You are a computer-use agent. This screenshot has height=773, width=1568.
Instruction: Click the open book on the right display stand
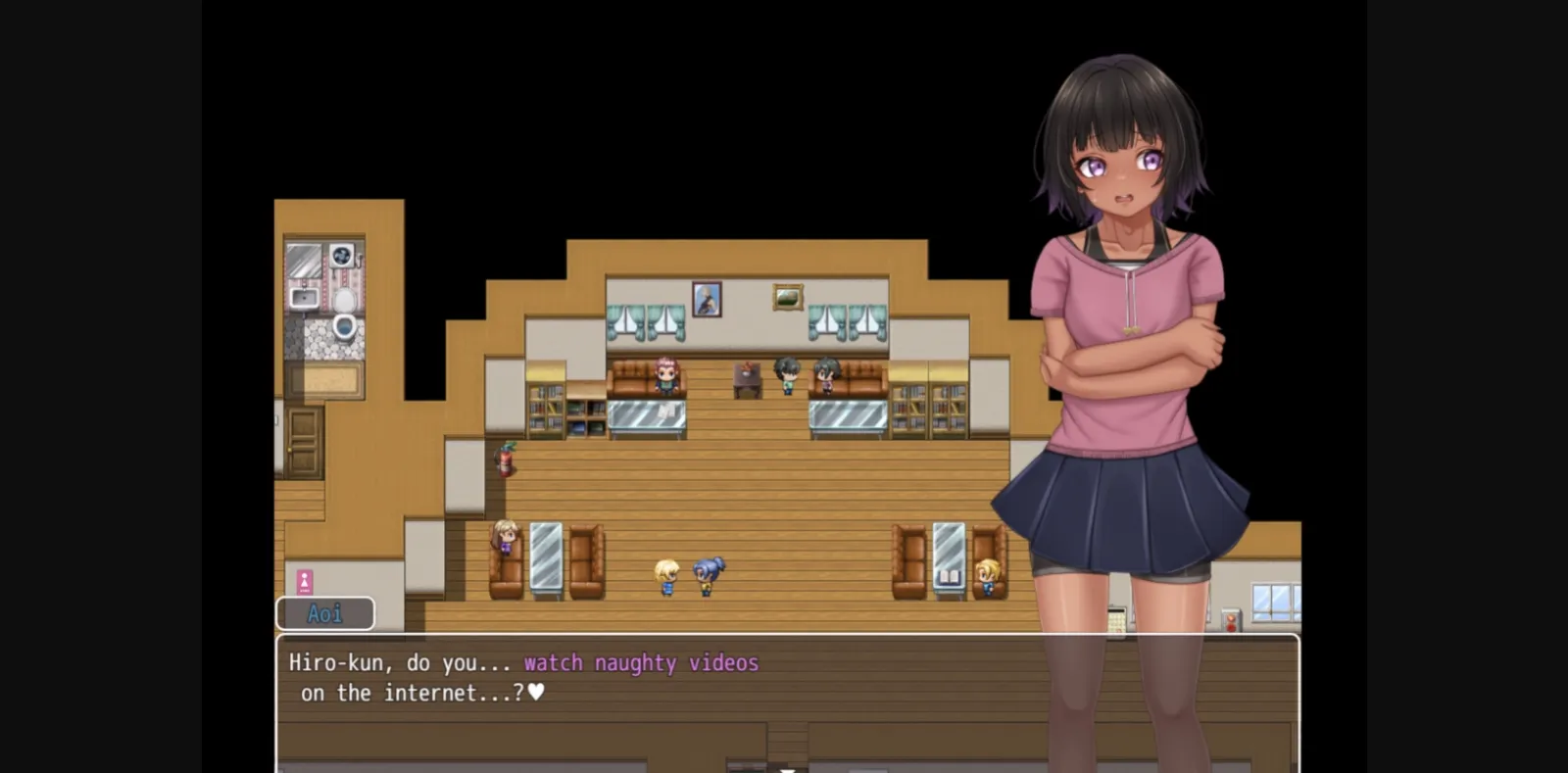948,576
